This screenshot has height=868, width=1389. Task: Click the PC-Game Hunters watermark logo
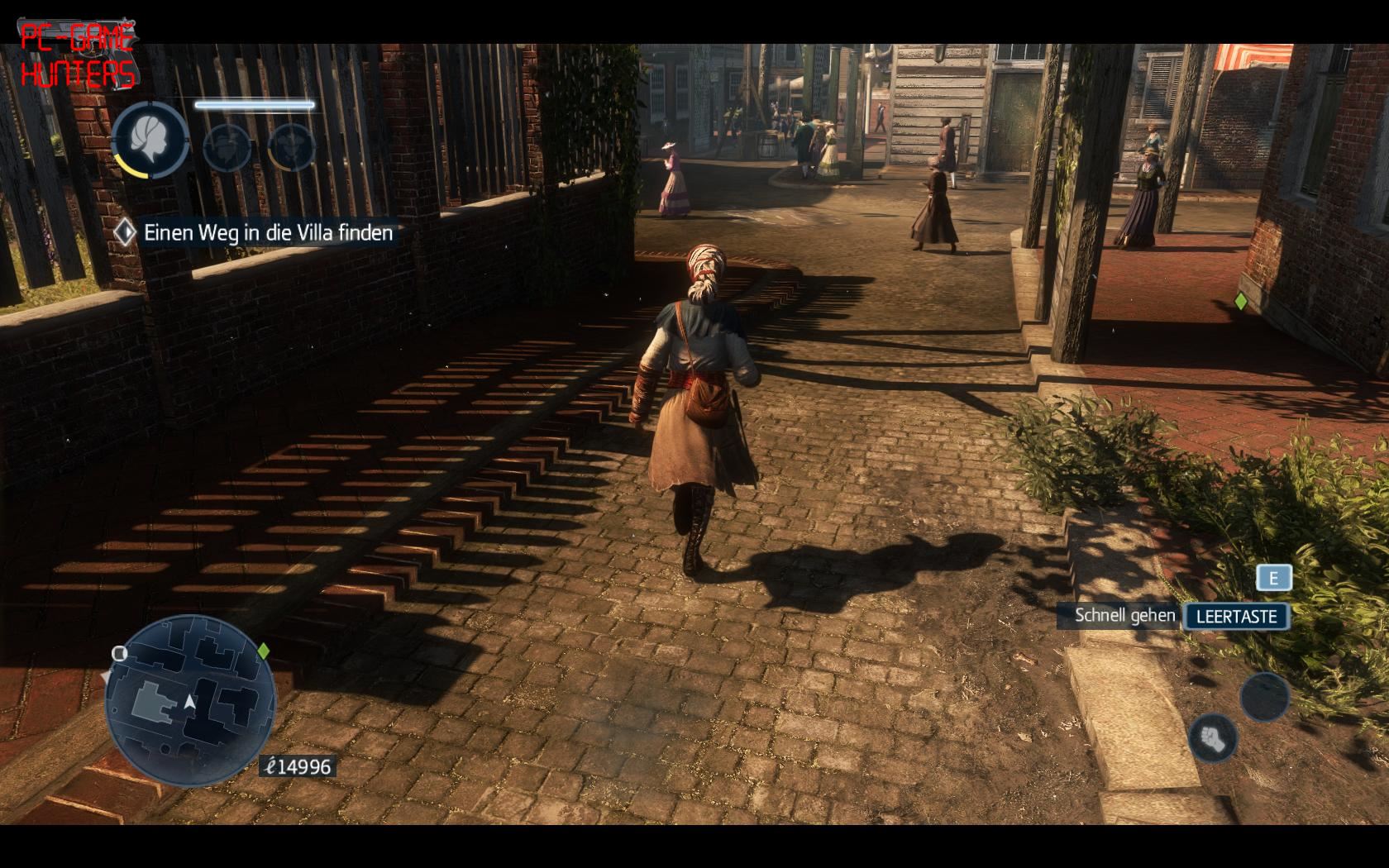(78, 56)
